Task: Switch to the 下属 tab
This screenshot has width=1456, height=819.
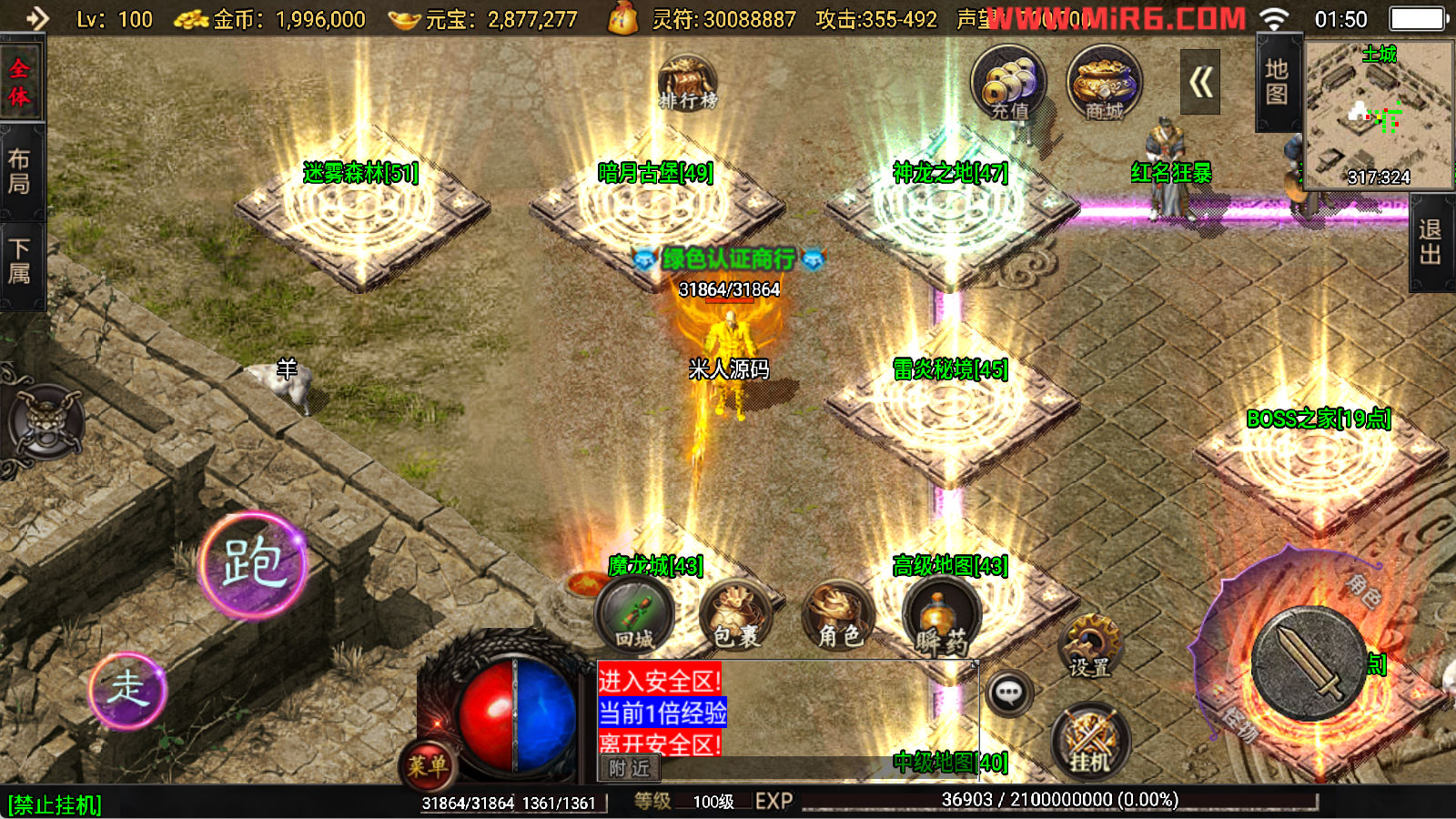Action: (20, 261)
